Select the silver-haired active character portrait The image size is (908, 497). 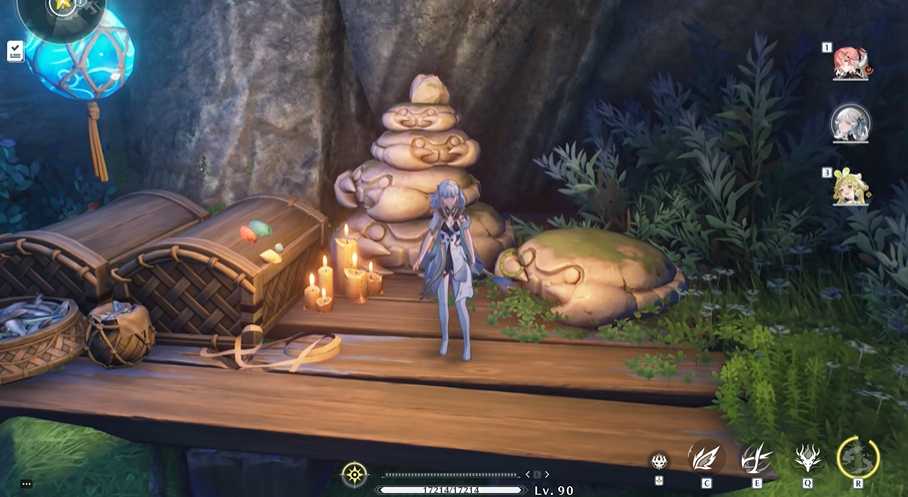pos(851,124)
